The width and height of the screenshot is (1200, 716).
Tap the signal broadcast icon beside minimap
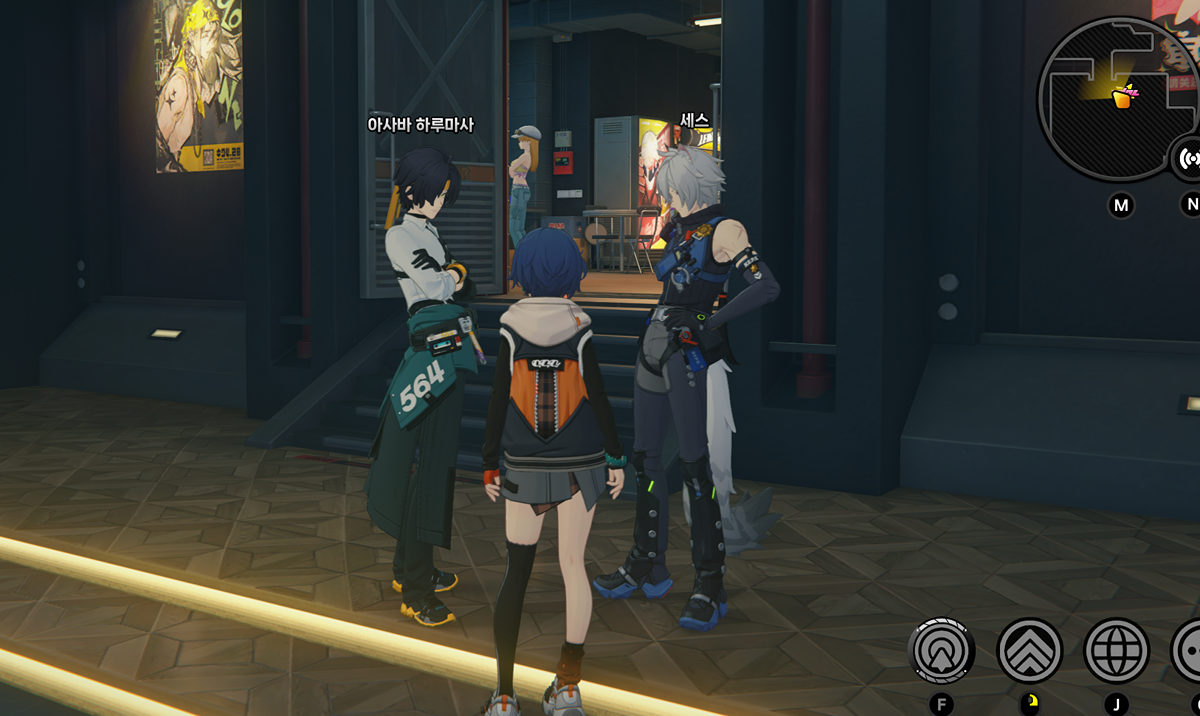click(1188, 158)
